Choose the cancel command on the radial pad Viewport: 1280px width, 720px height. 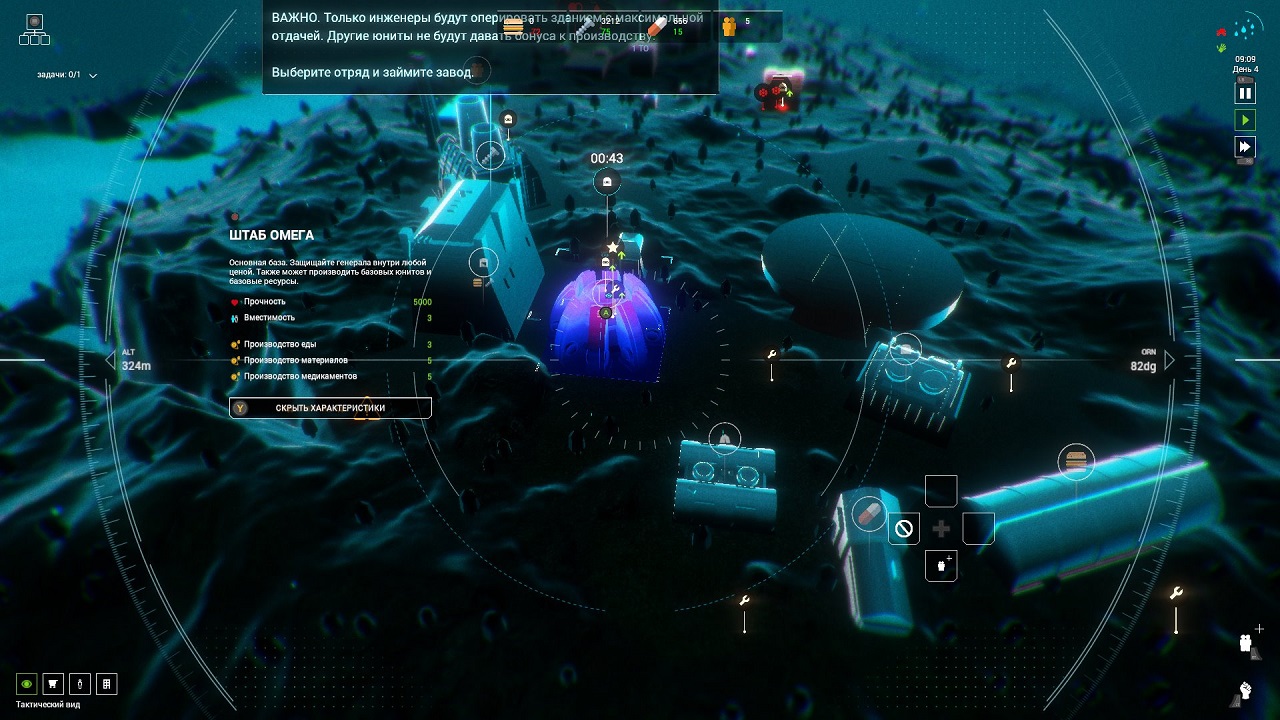[904, 529]
